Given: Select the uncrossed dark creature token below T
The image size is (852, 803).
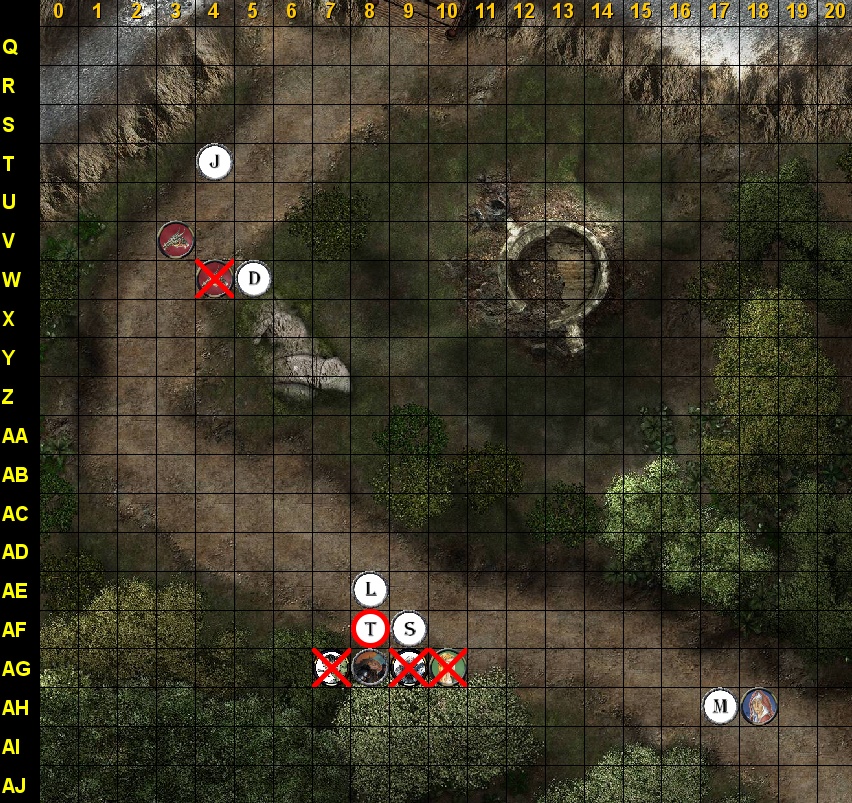Looking at the screenshot, I should pyautogui.click(x=369, y=667).
